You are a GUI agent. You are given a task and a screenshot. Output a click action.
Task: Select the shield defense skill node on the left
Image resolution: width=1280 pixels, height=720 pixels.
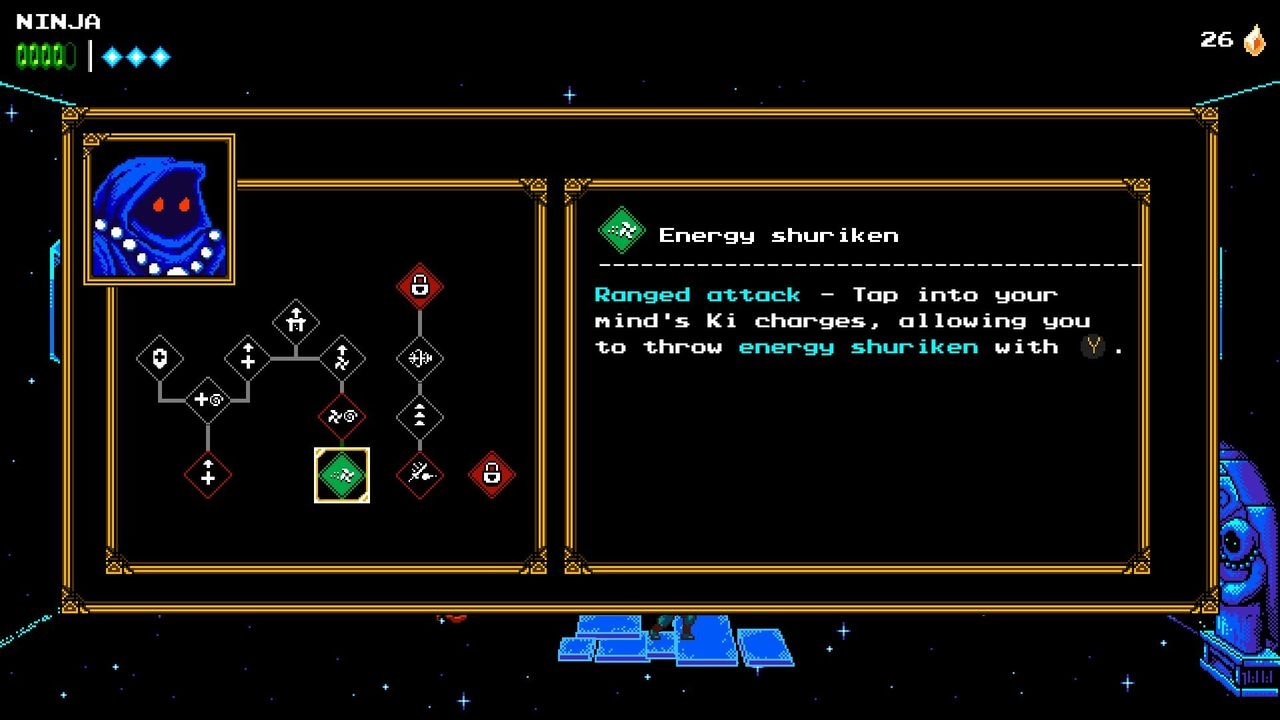pyautogui.click(x=160, y=357)
